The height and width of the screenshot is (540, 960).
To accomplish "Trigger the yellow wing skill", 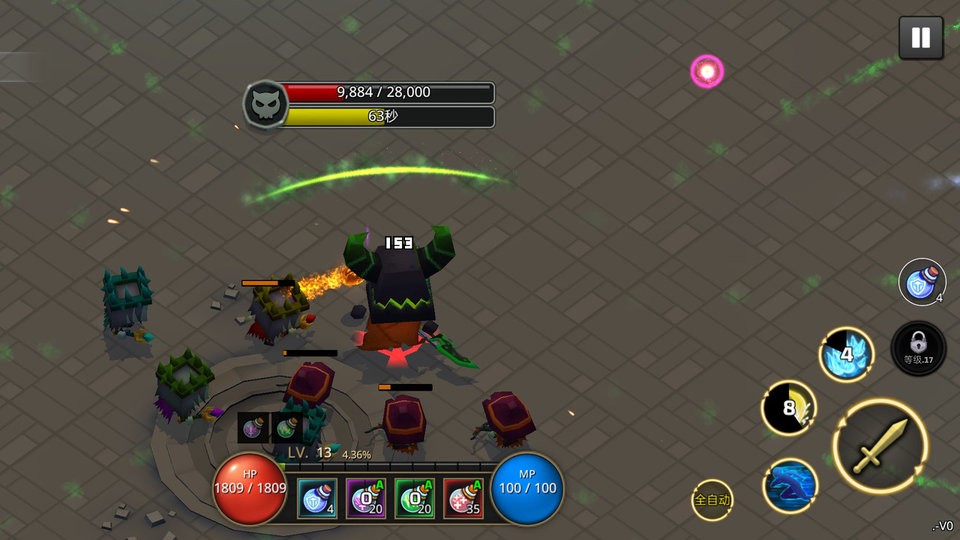I will coord(789,408).
